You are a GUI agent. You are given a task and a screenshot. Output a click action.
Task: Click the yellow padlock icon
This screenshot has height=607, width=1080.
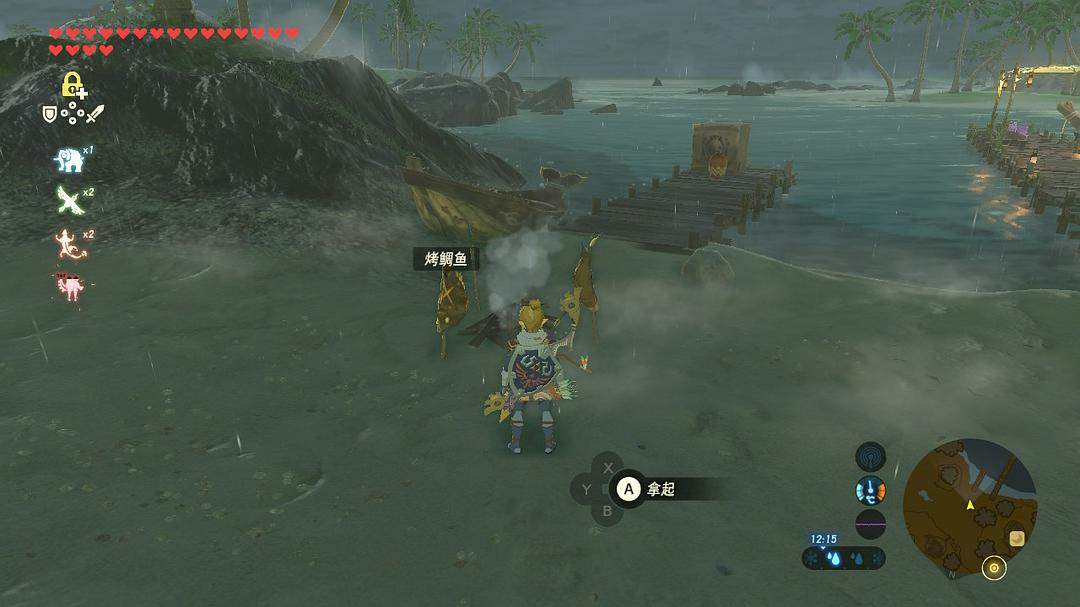click(71, 85)
